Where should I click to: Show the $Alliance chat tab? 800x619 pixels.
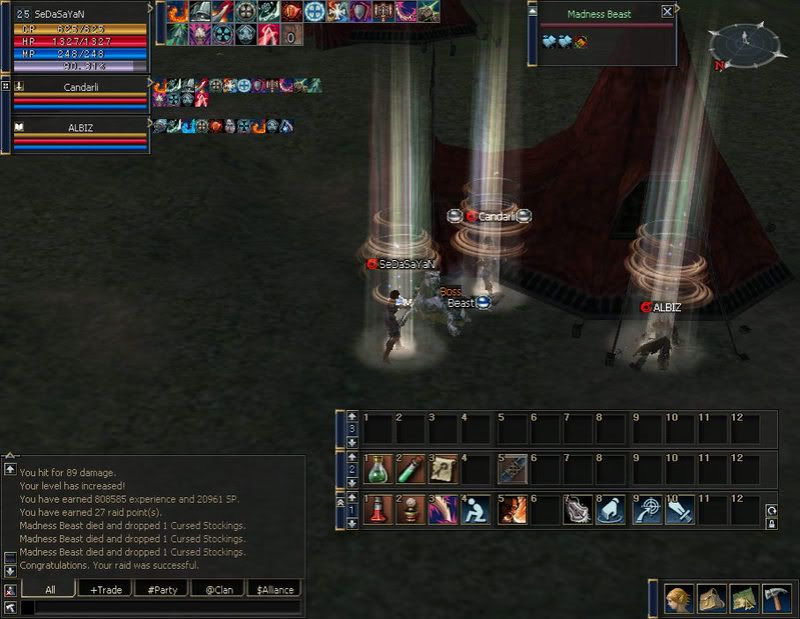pyautogui.click(x=273, y=590)
